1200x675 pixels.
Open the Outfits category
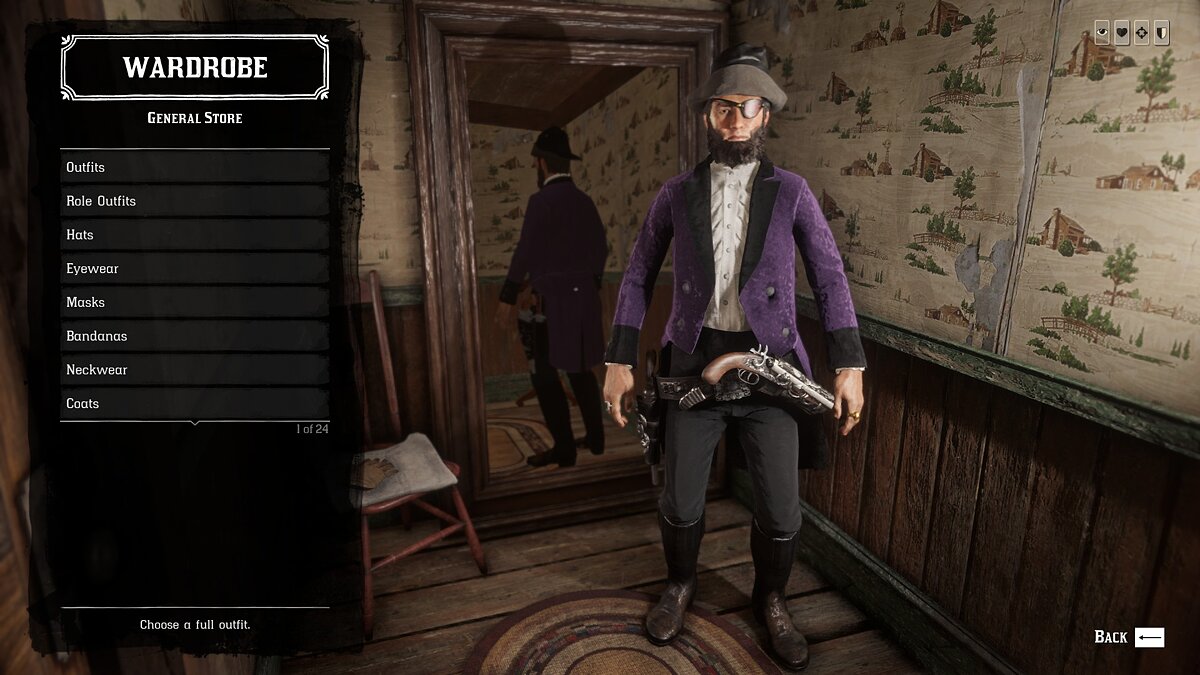195,167
